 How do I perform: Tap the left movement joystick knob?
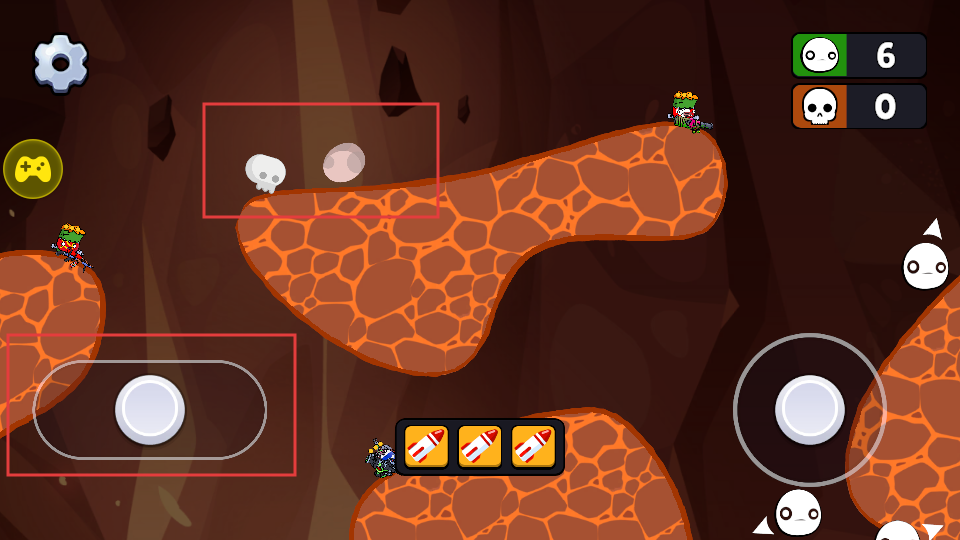(x=150, y=410)
